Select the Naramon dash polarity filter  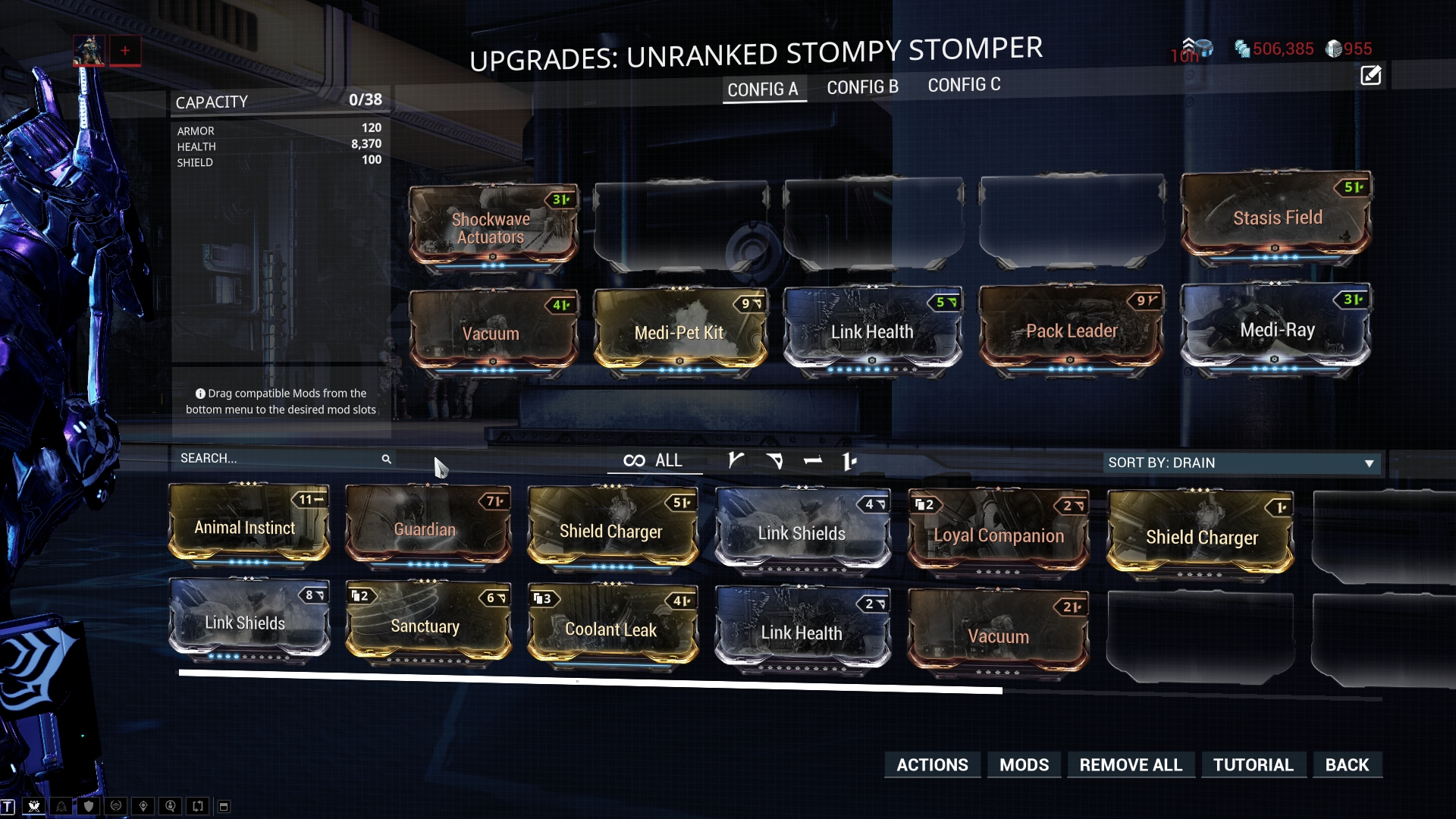(x=814, y=460)
